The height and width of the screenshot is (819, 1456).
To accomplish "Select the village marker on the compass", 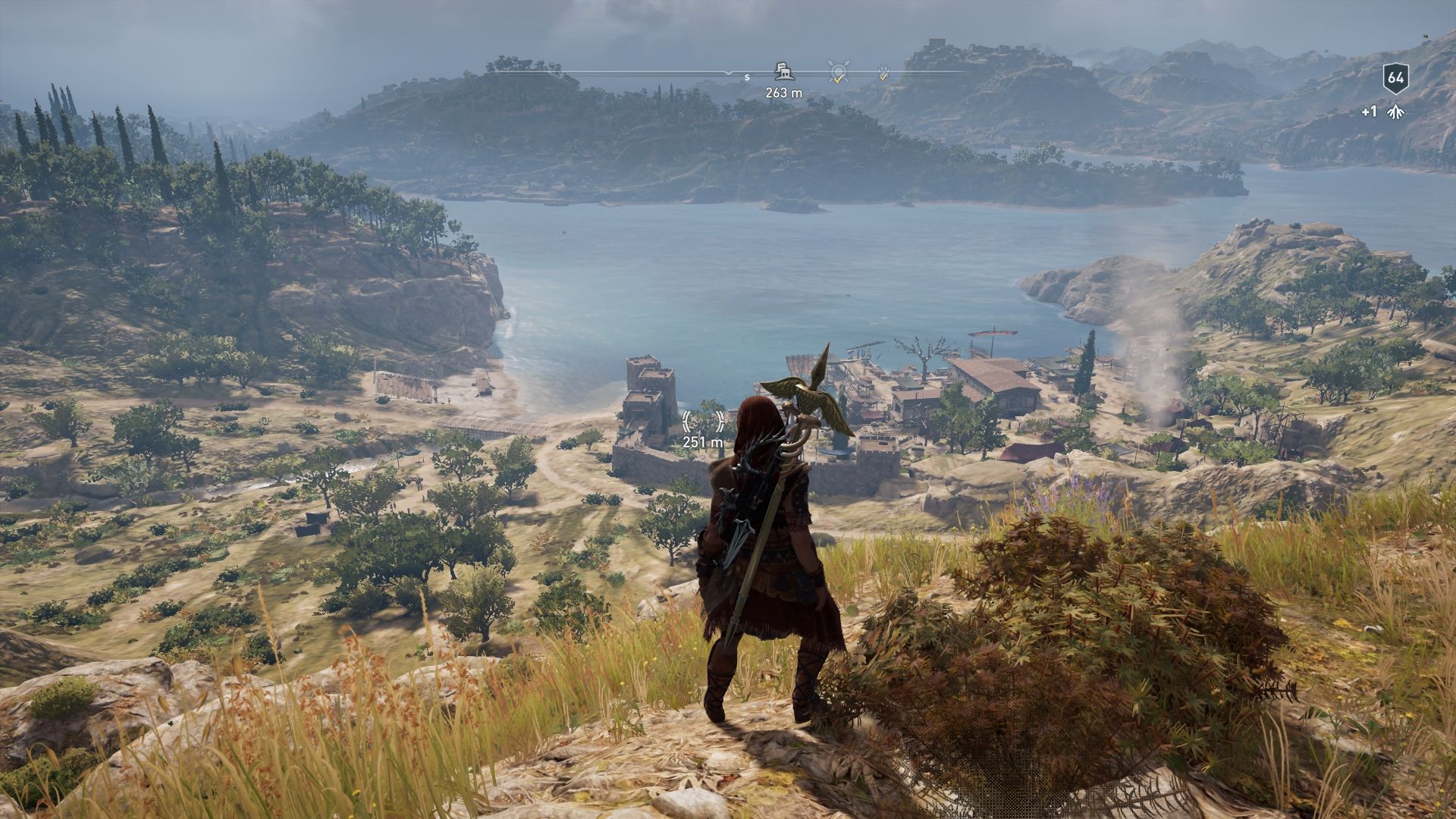I will pyautogui.click(x=784, y=72).
